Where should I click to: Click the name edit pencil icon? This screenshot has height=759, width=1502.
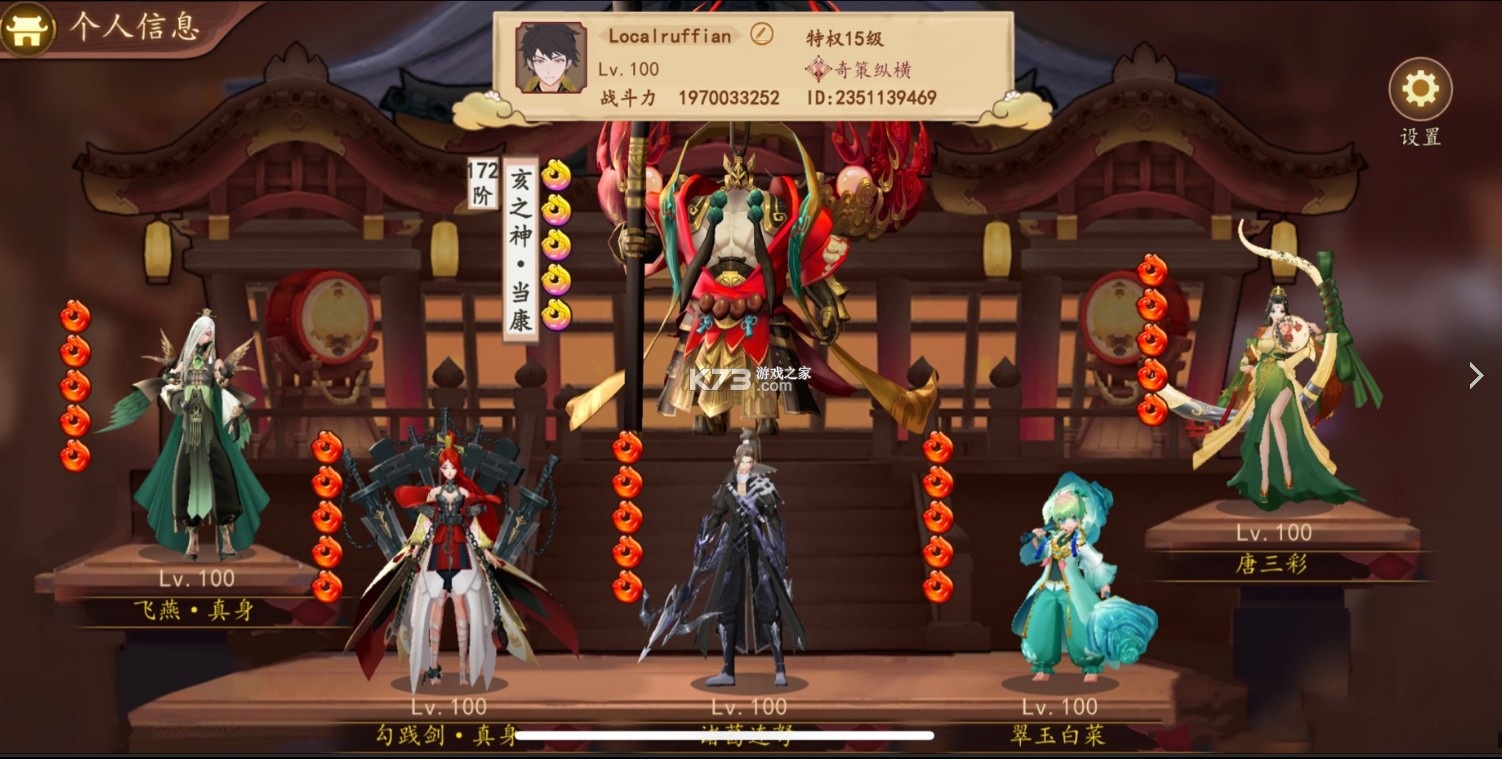point(761,34)
